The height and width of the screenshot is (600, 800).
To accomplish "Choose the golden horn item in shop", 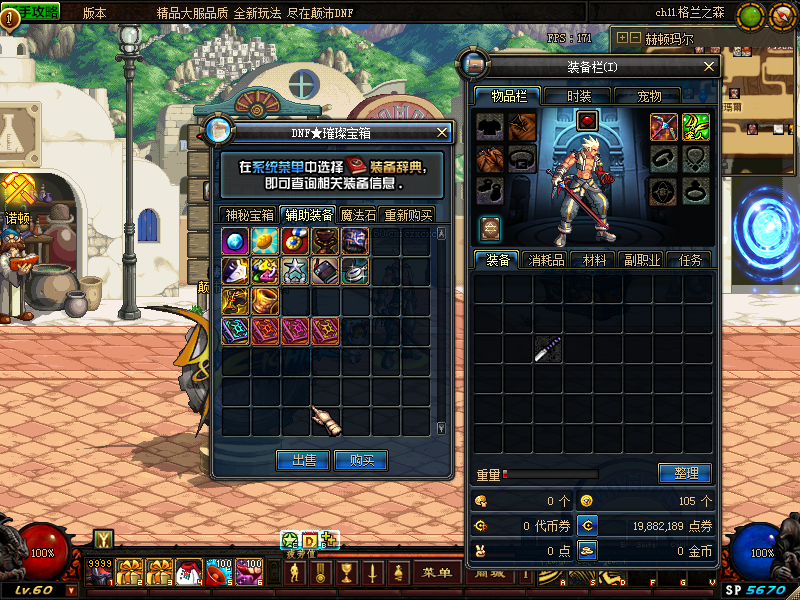I will pos(265,301).
